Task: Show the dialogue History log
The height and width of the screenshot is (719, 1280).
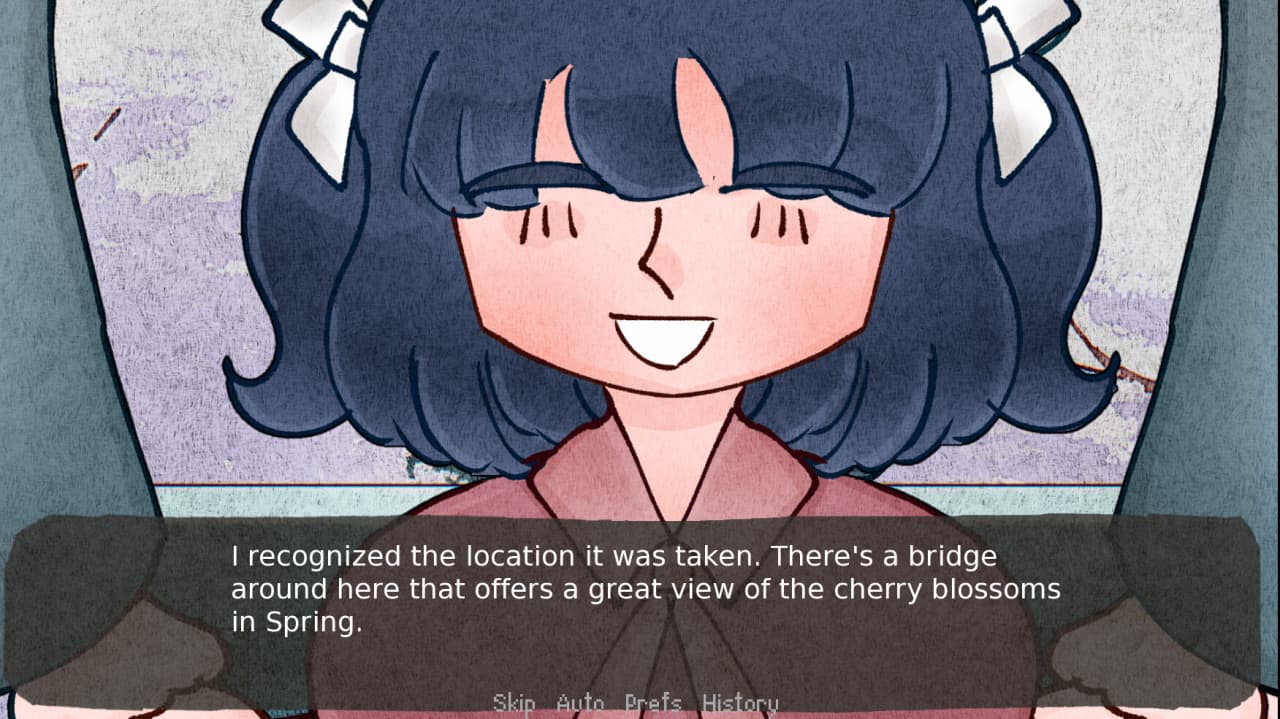Action: [740, 704]
